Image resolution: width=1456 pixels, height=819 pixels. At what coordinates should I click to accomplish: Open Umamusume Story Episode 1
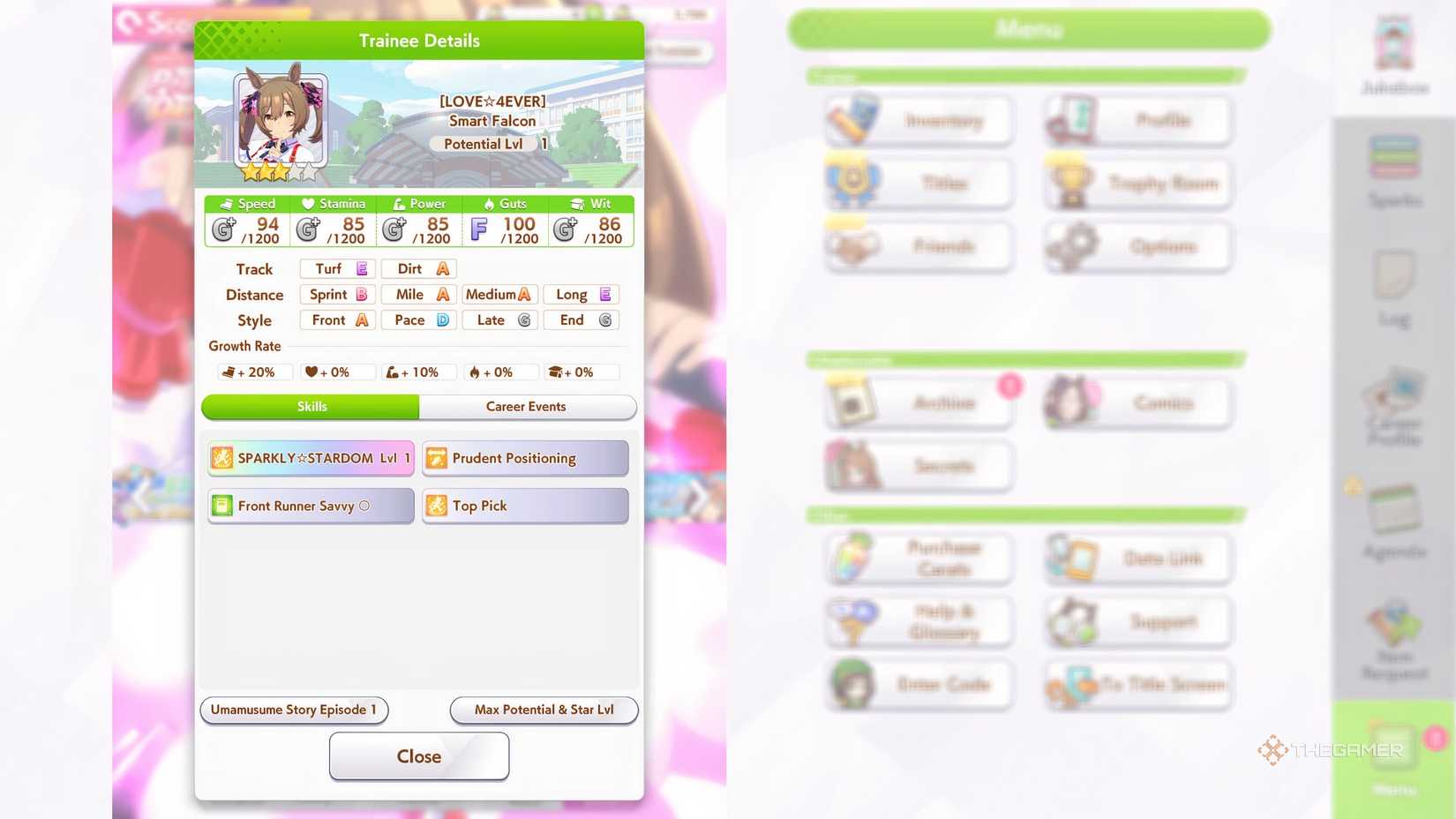(294, 710)
